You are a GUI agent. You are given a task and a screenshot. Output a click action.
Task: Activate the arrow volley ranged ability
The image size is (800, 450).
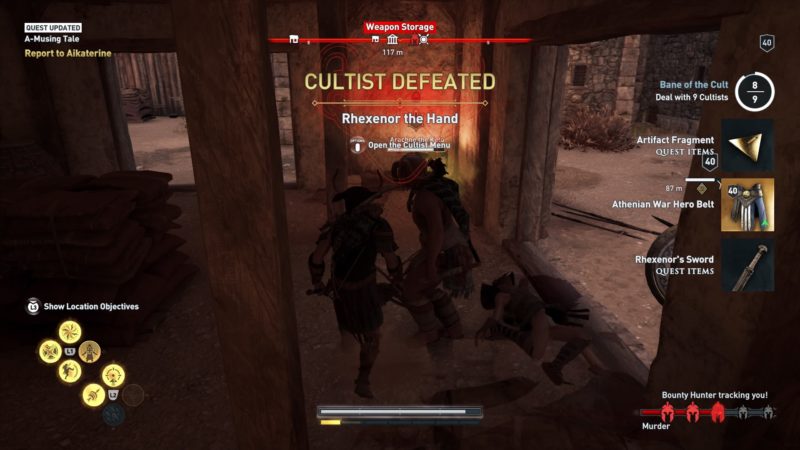point(92,394)
